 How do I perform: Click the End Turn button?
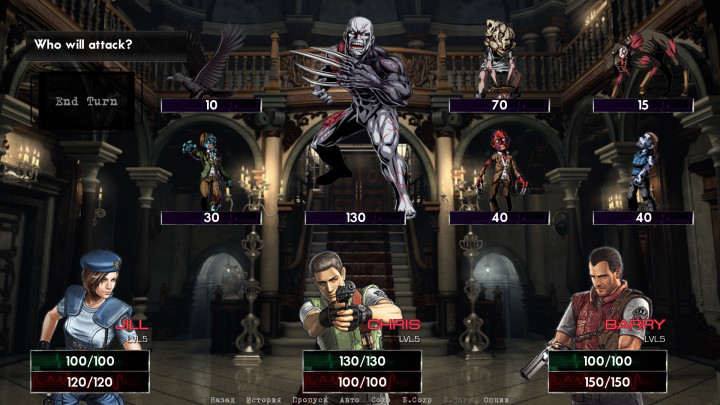85,101
